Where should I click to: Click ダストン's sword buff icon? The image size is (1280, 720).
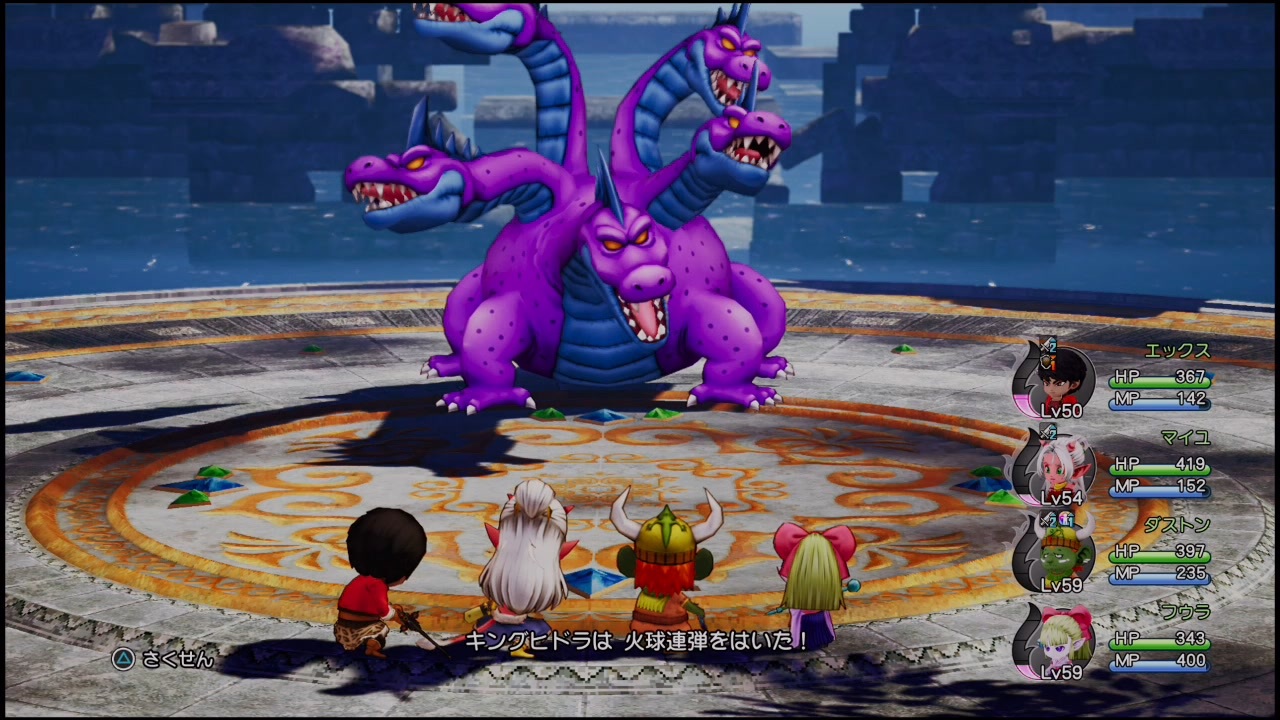[1046, 519]
